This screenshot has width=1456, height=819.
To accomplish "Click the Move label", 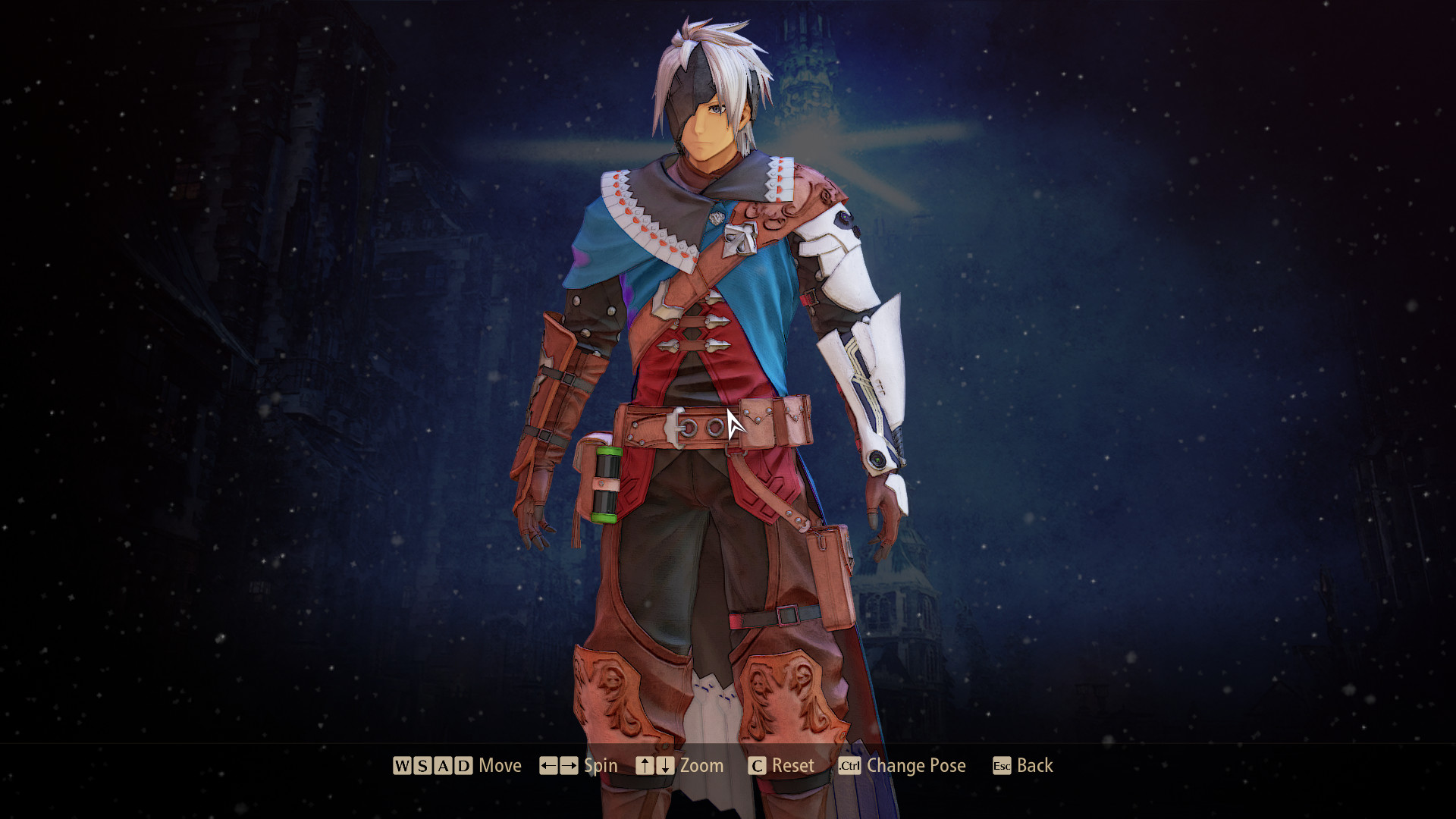I will (x=500, y=766).
